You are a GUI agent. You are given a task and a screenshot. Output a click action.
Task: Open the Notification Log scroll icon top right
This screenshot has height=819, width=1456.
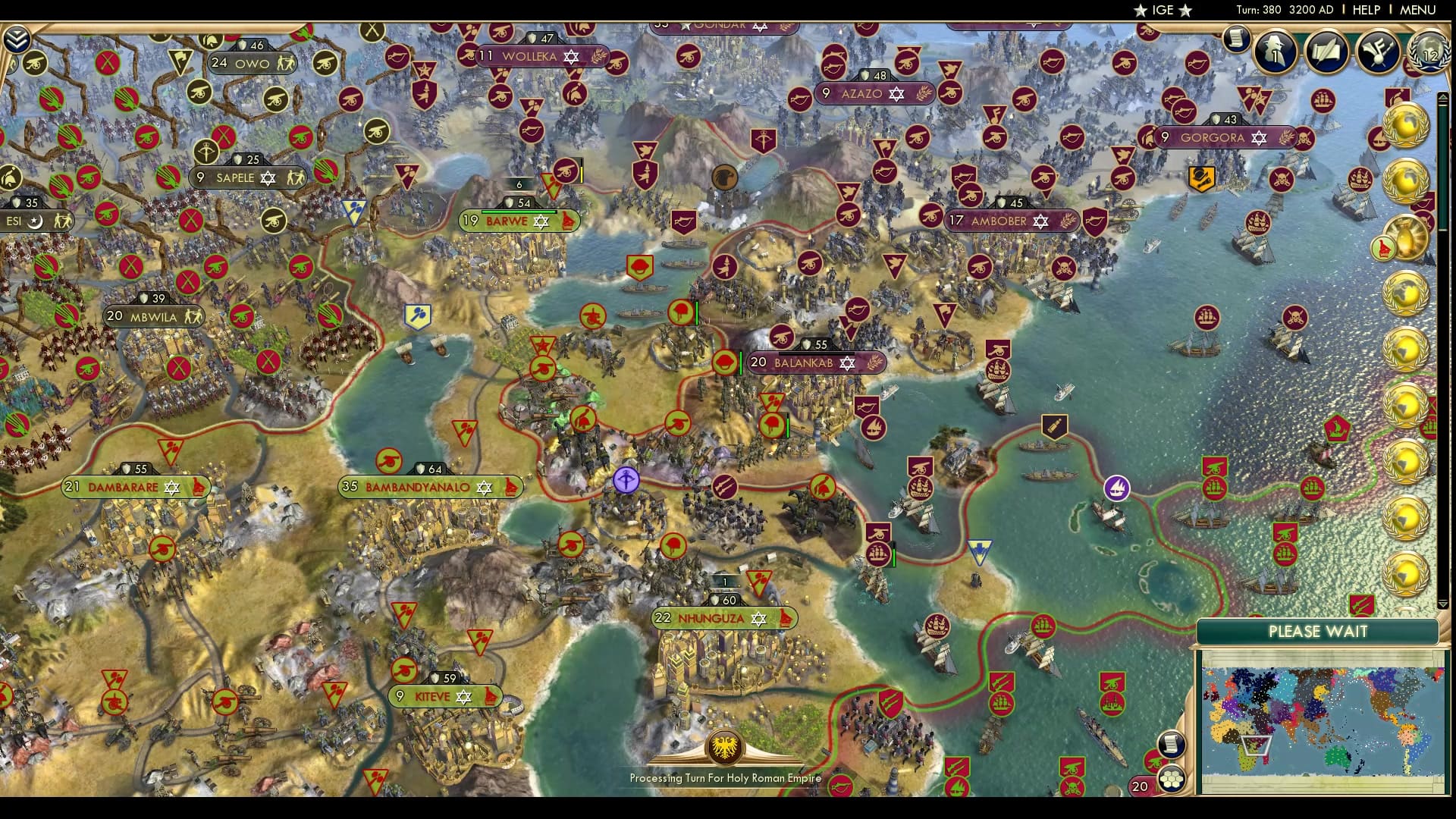pyautogui.click(x=1238, y=39)
